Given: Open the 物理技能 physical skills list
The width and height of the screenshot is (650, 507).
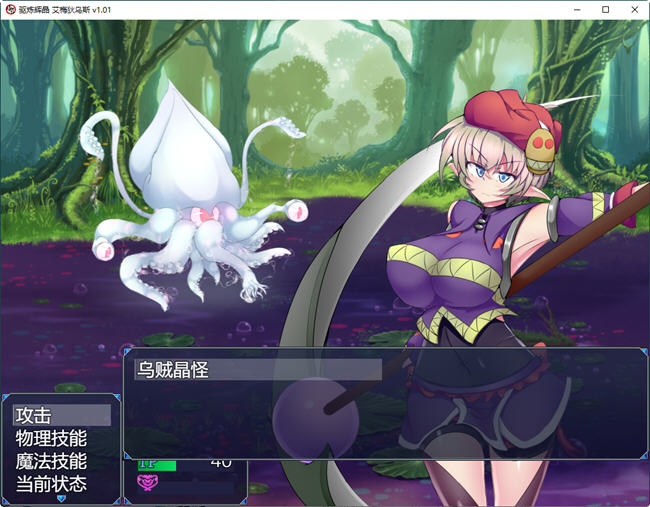Looking at the screenshot, I should point(61,438).
